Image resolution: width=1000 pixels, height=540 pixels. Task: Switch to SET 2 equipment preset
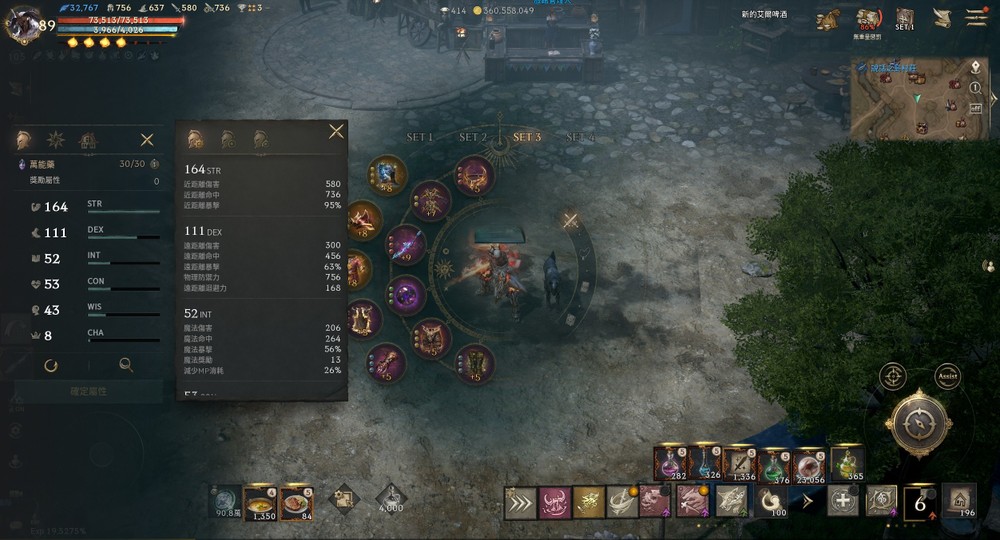[x=472, y=137]
